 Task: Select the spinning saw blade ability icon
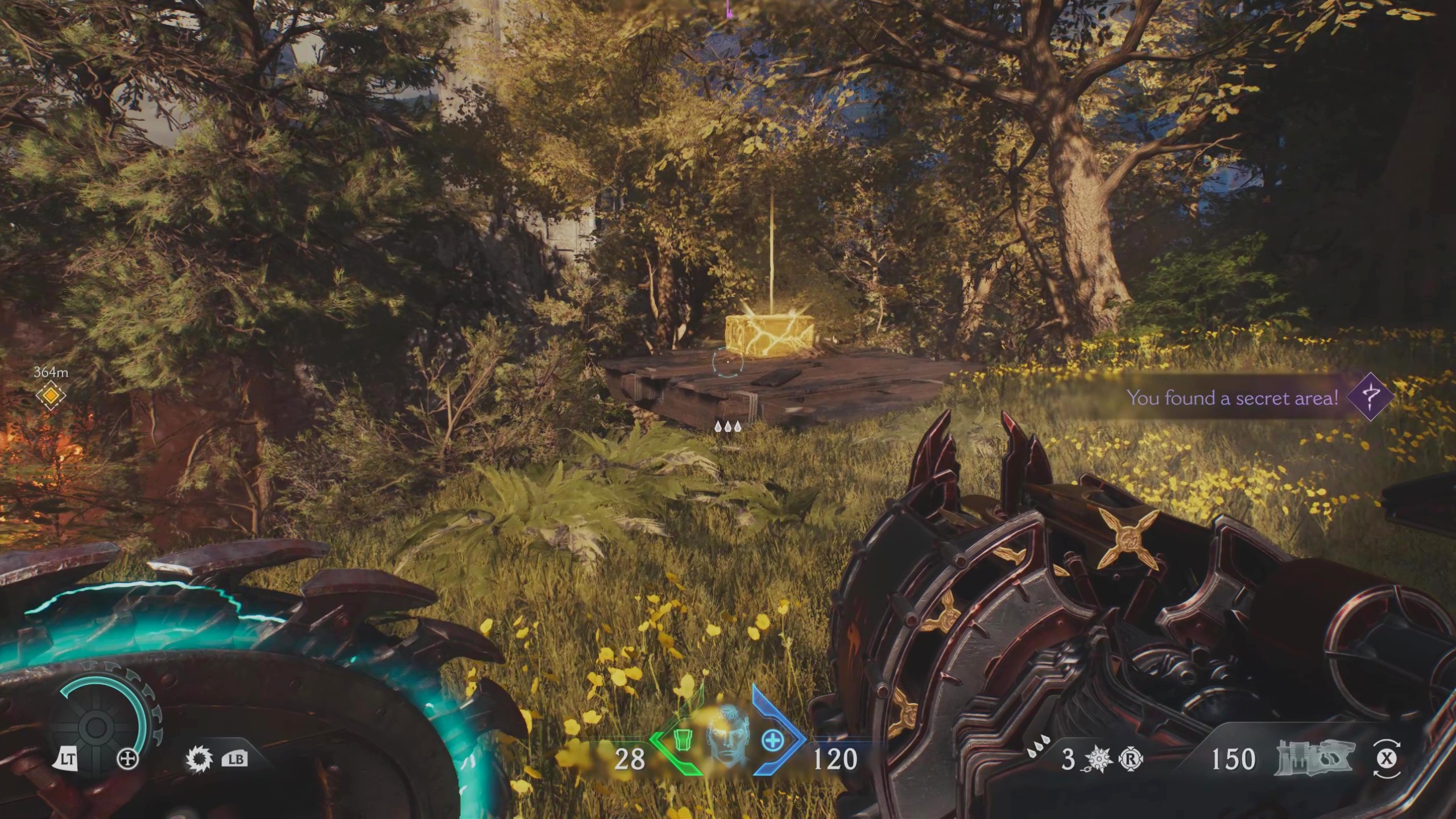coord(199,759)
